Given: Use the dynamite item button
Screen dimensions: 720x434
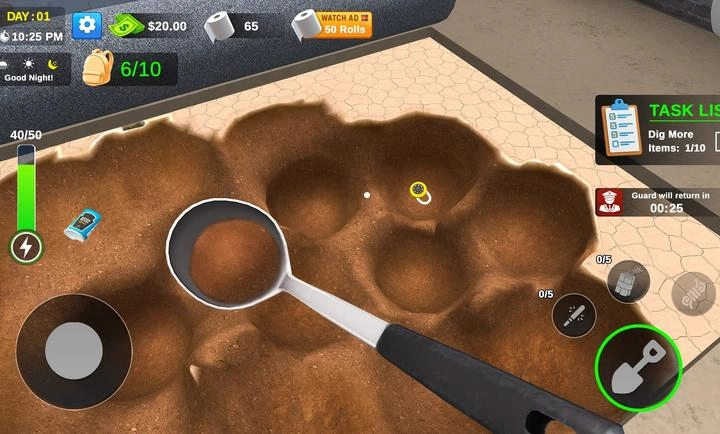Looking at the screenshot, I should click(629, 280).
